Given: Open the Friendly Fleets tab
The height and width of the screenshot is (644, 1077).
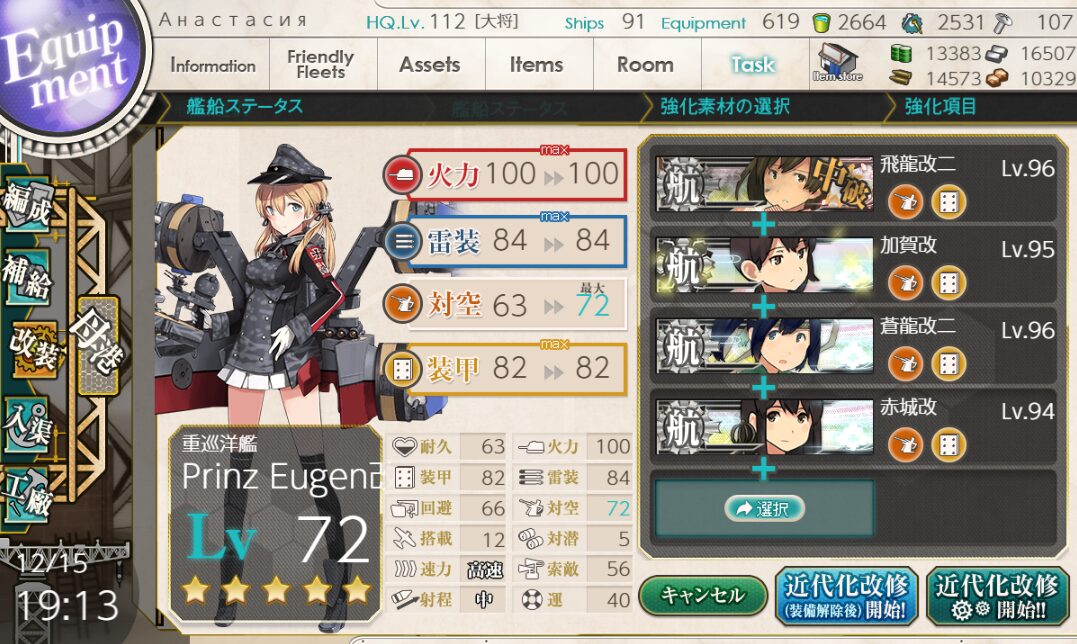Looking at the screenshot, I should point(320,65).
